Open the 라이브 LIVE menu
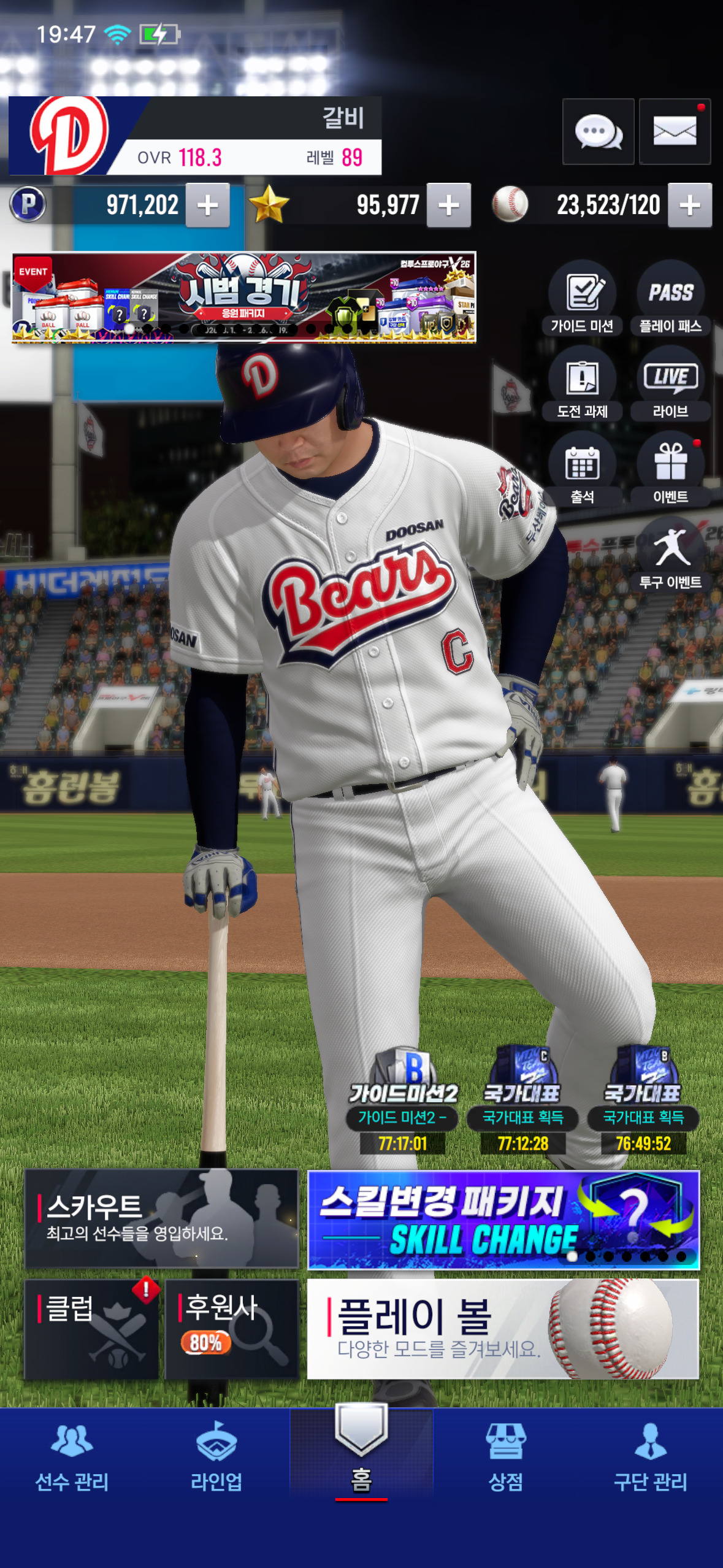This screenshot has height=1568, width=723. (670, 385)
